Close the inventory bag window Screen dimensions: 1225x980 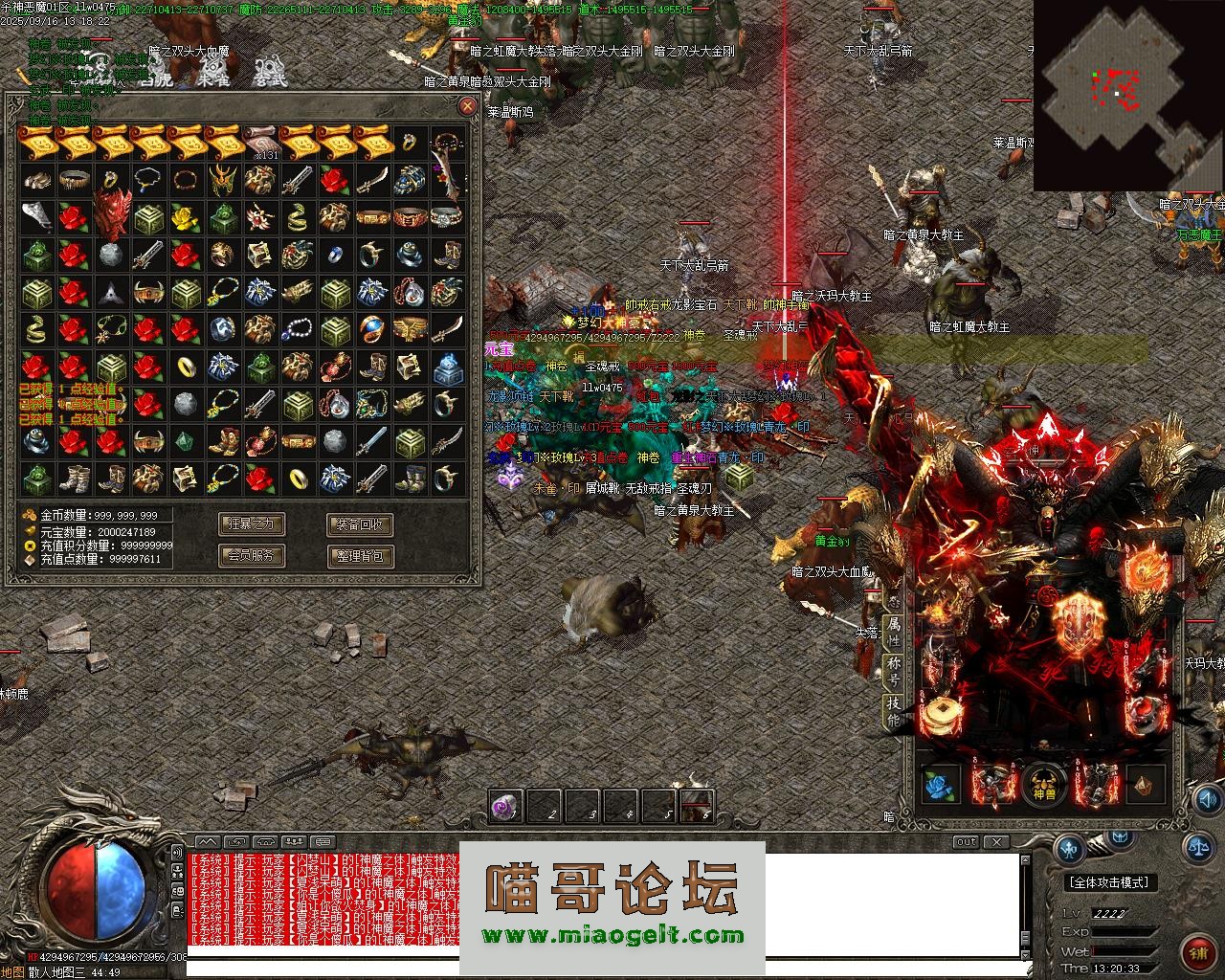tap(467, 106)
